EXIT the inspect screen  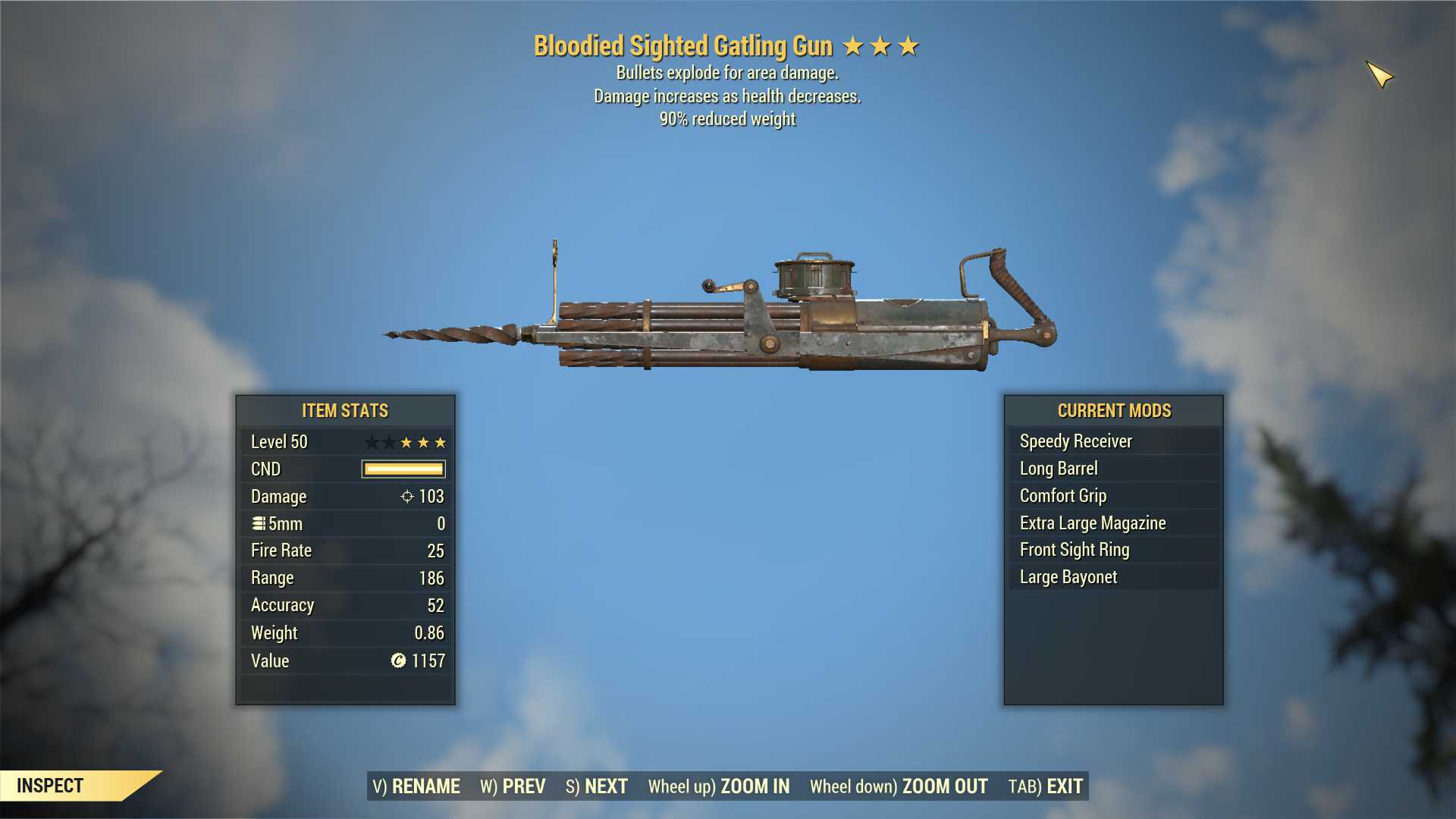[1046, 786]
